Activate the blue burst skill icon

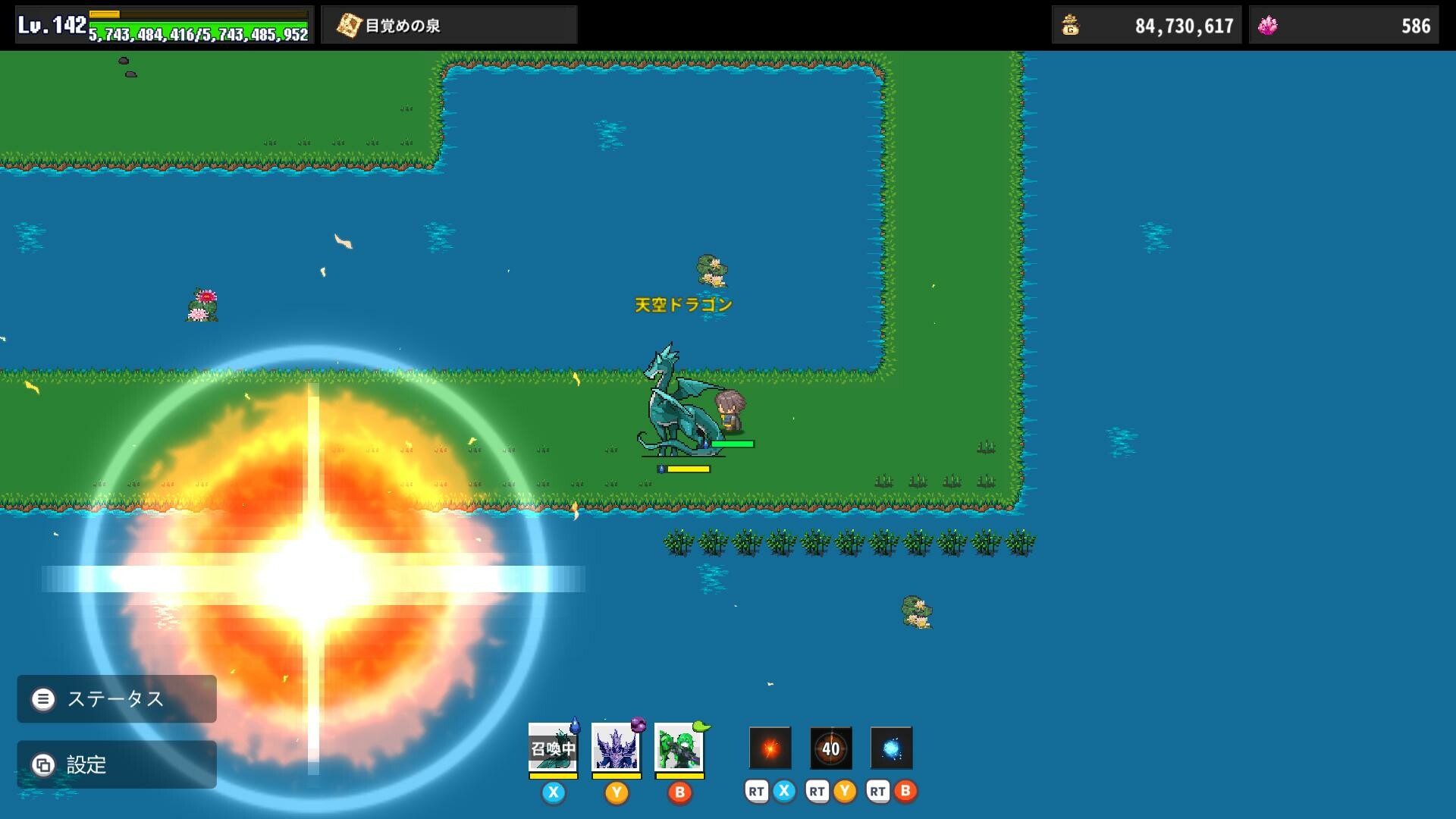(x=893, y=748)
